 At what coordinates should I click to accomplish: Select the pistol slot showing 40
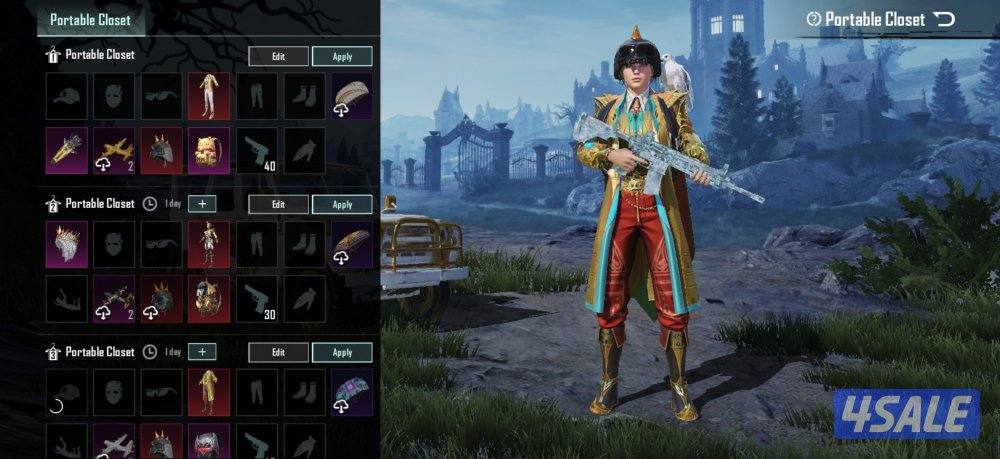(x=257, y=151)
